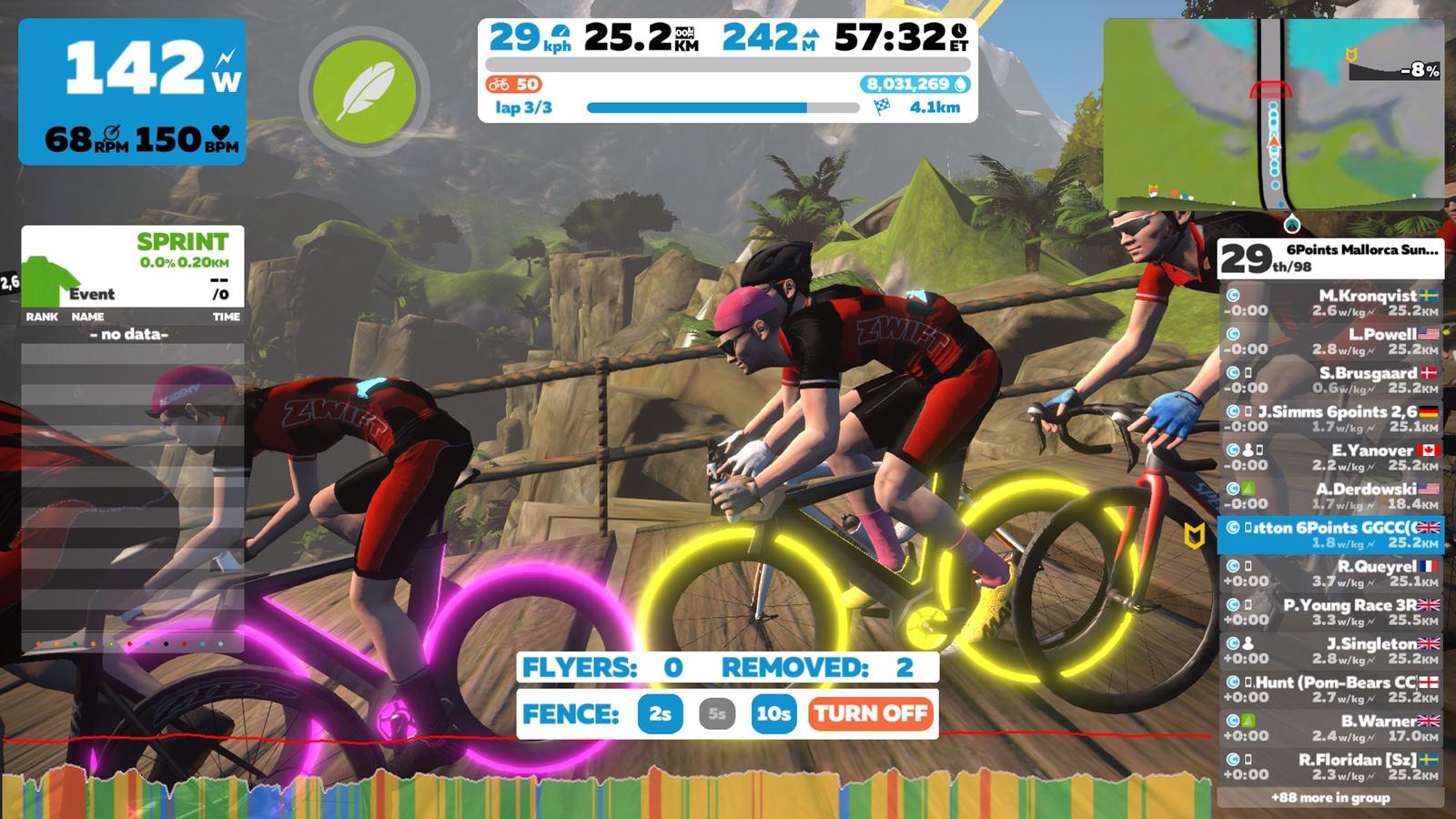
Task: Pick R.Floridan [Sz] in the list
Action: point(1330,767)
